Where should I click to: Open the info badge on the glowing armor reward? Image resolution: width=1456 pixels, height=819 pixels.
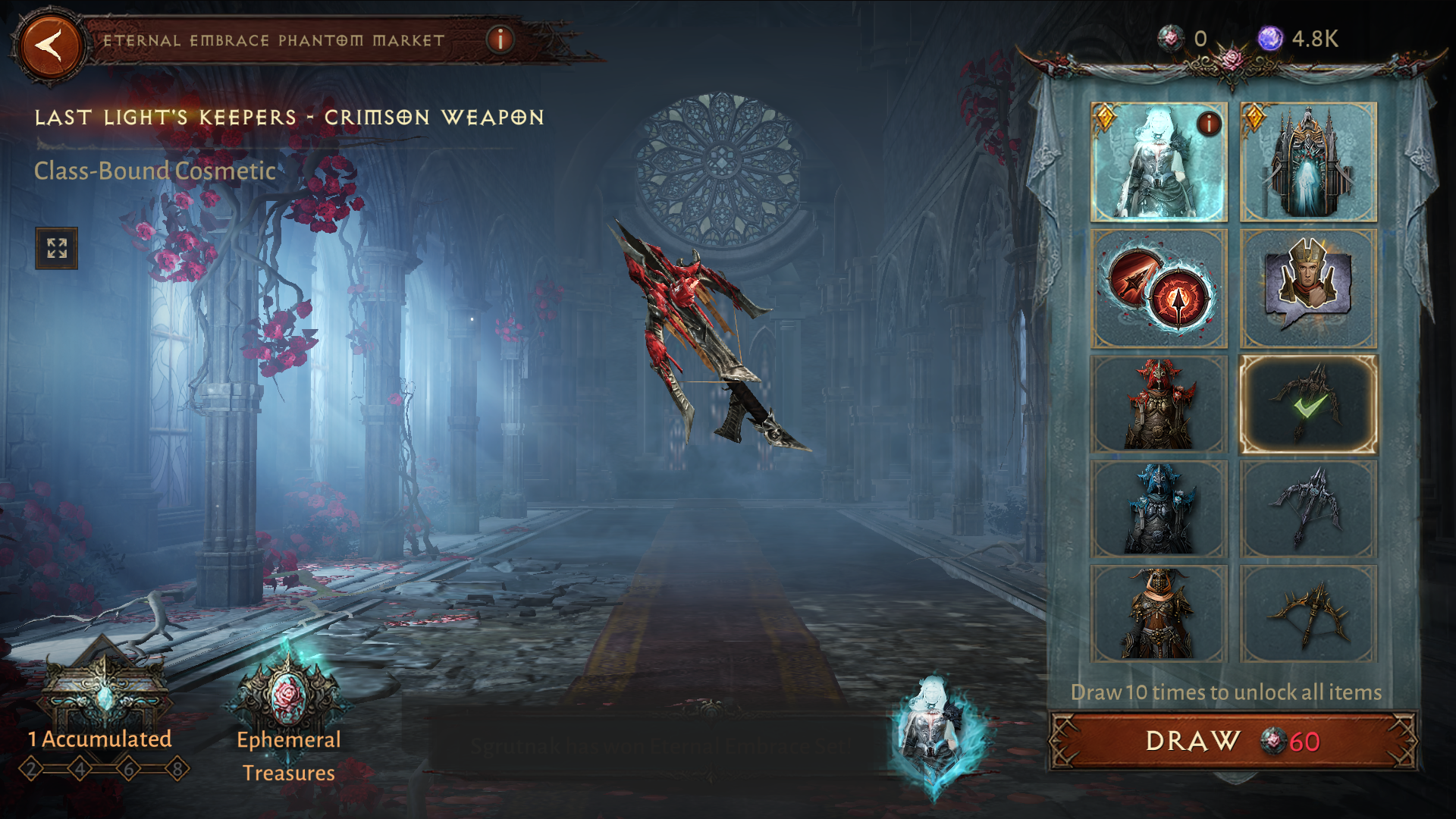(1210, 123)
